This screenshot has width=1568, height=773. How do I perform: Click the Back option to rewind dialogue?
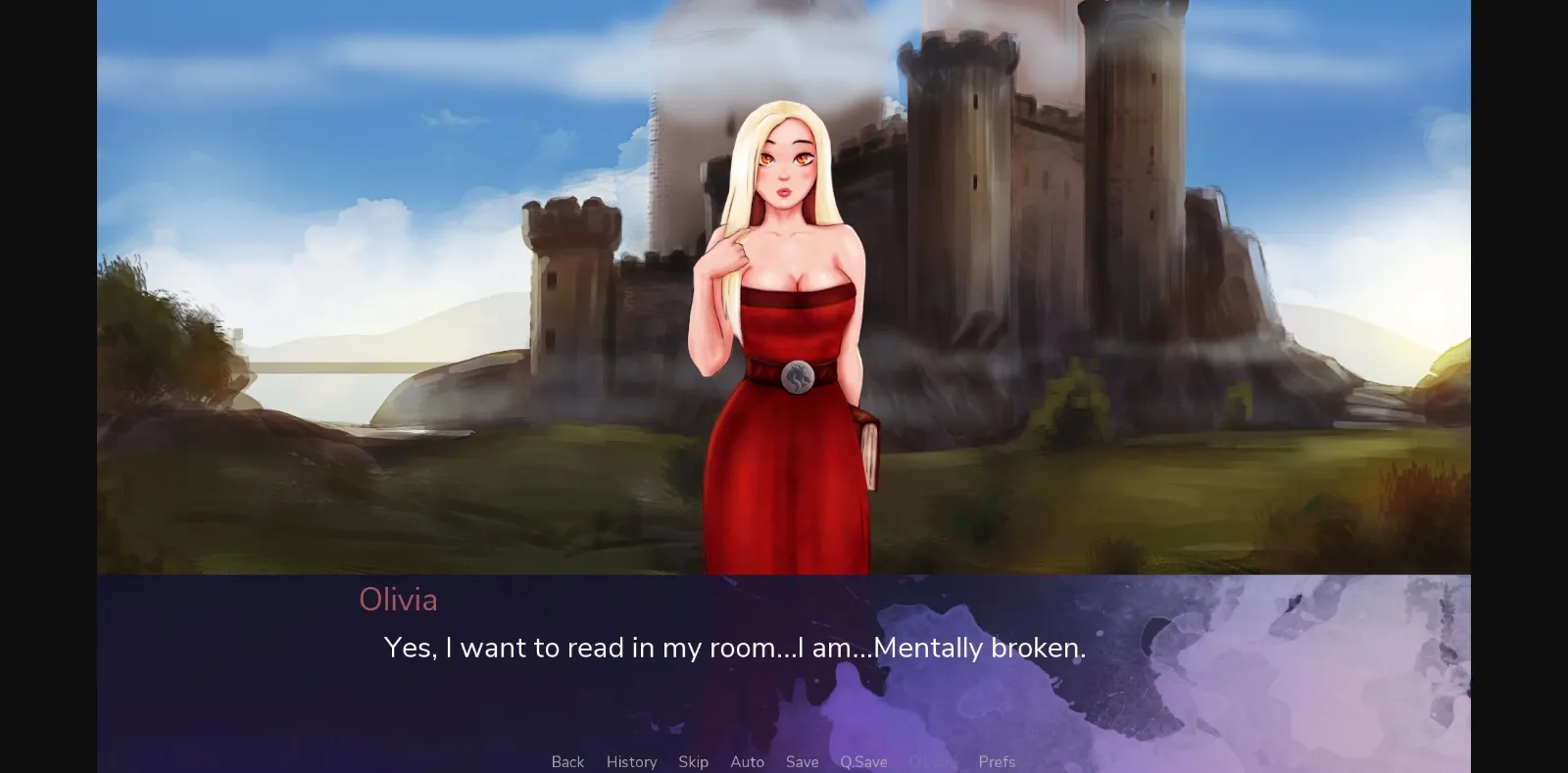point(567,761)
